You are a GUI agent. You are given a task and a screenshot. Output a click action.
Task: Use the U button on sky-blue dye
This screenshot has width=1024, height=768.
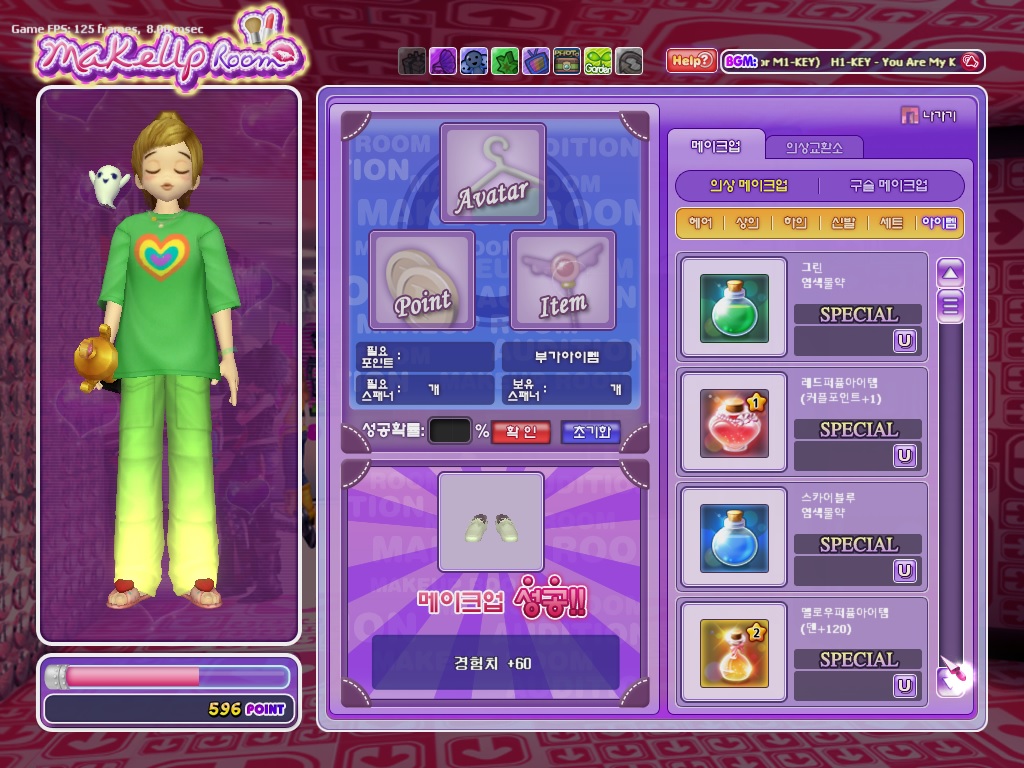pos(905,570)
